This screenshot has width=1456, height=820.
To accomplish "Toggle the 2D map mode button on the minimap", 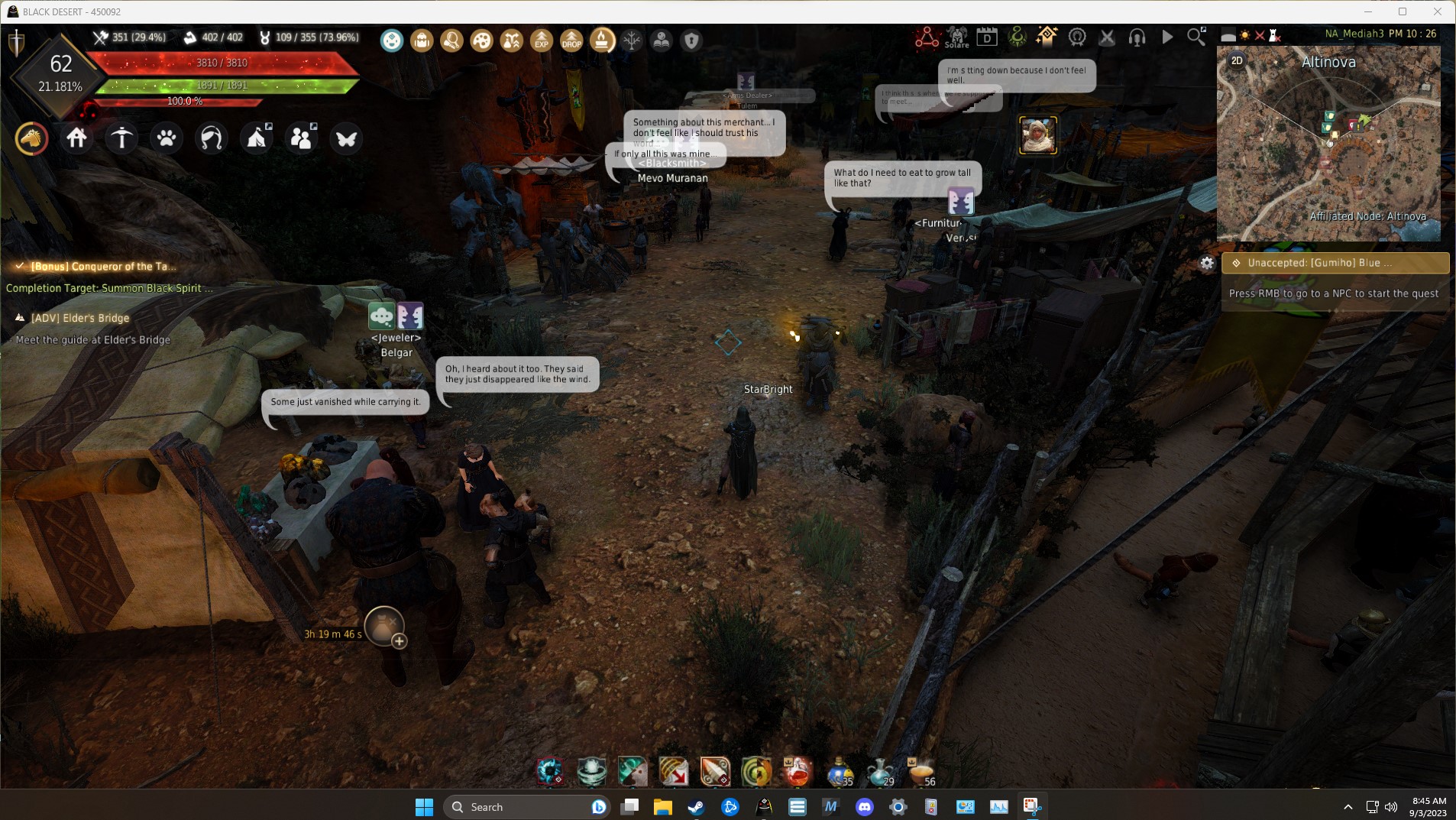I will pos(1236,59).
